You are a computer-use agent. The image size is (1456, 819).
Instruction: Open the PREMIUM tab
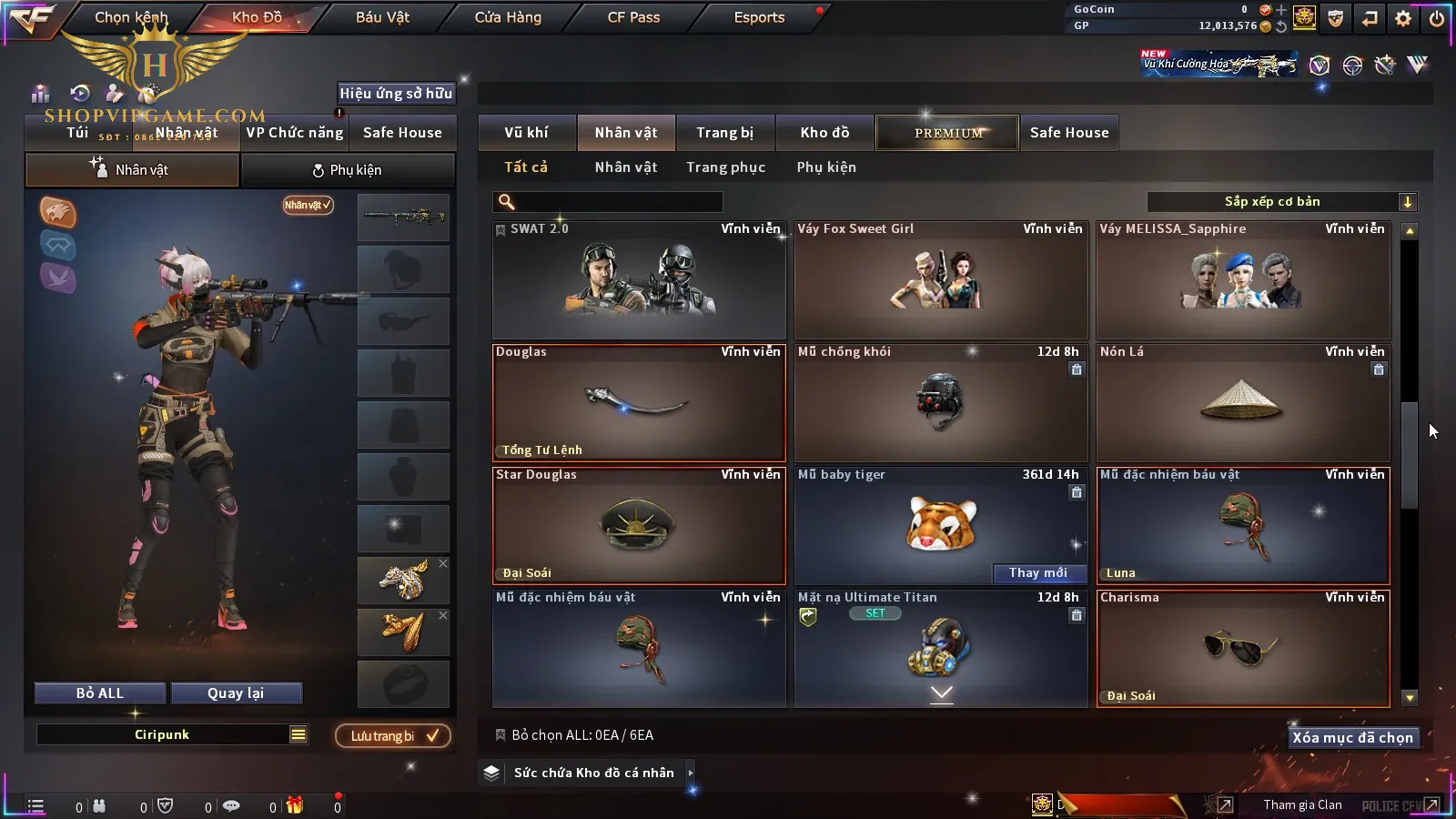[x=947, y=133]
